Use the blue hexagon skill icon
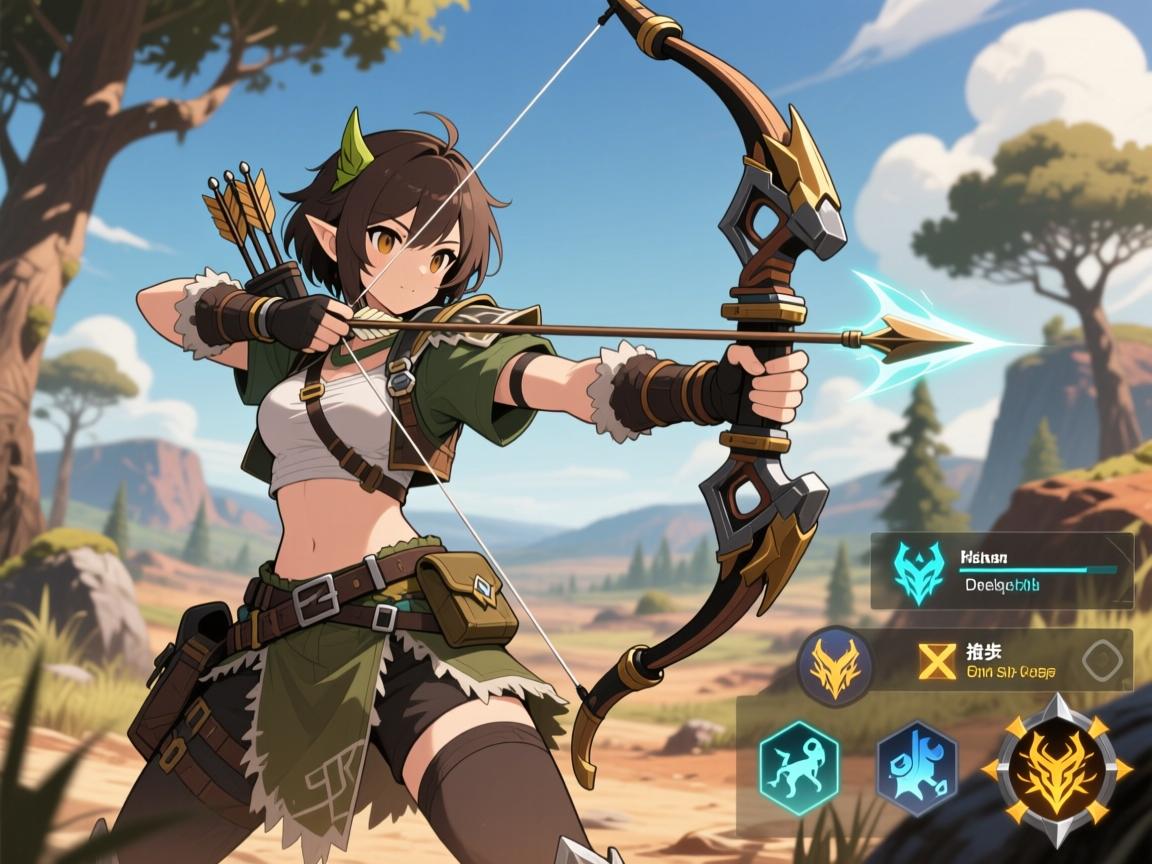This screenshot has width=1152, height=864. [916, 767]
